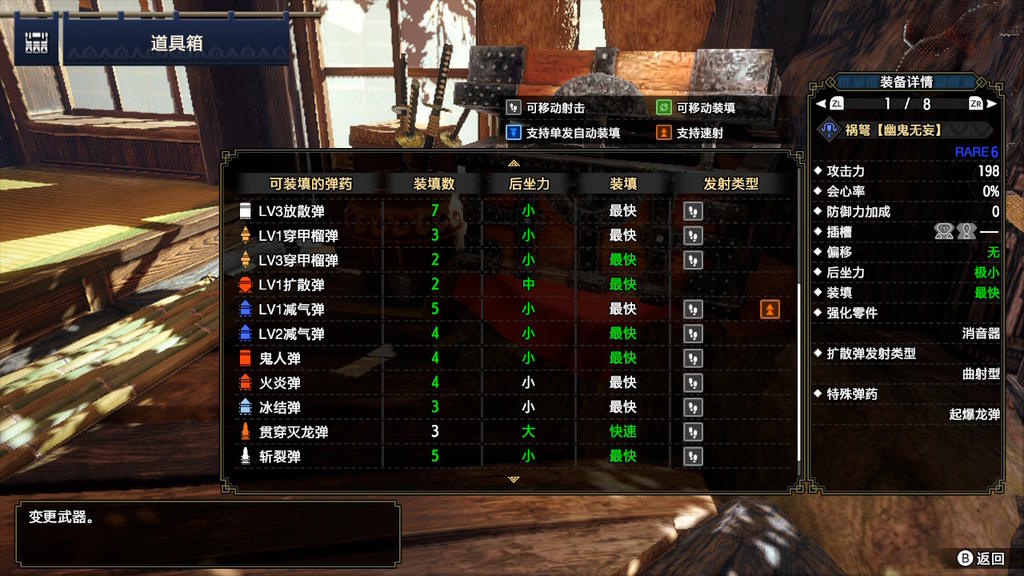Show more ammo with the bottom arrow
This screenshot has width=1024, height=576.
pos(513,480)
